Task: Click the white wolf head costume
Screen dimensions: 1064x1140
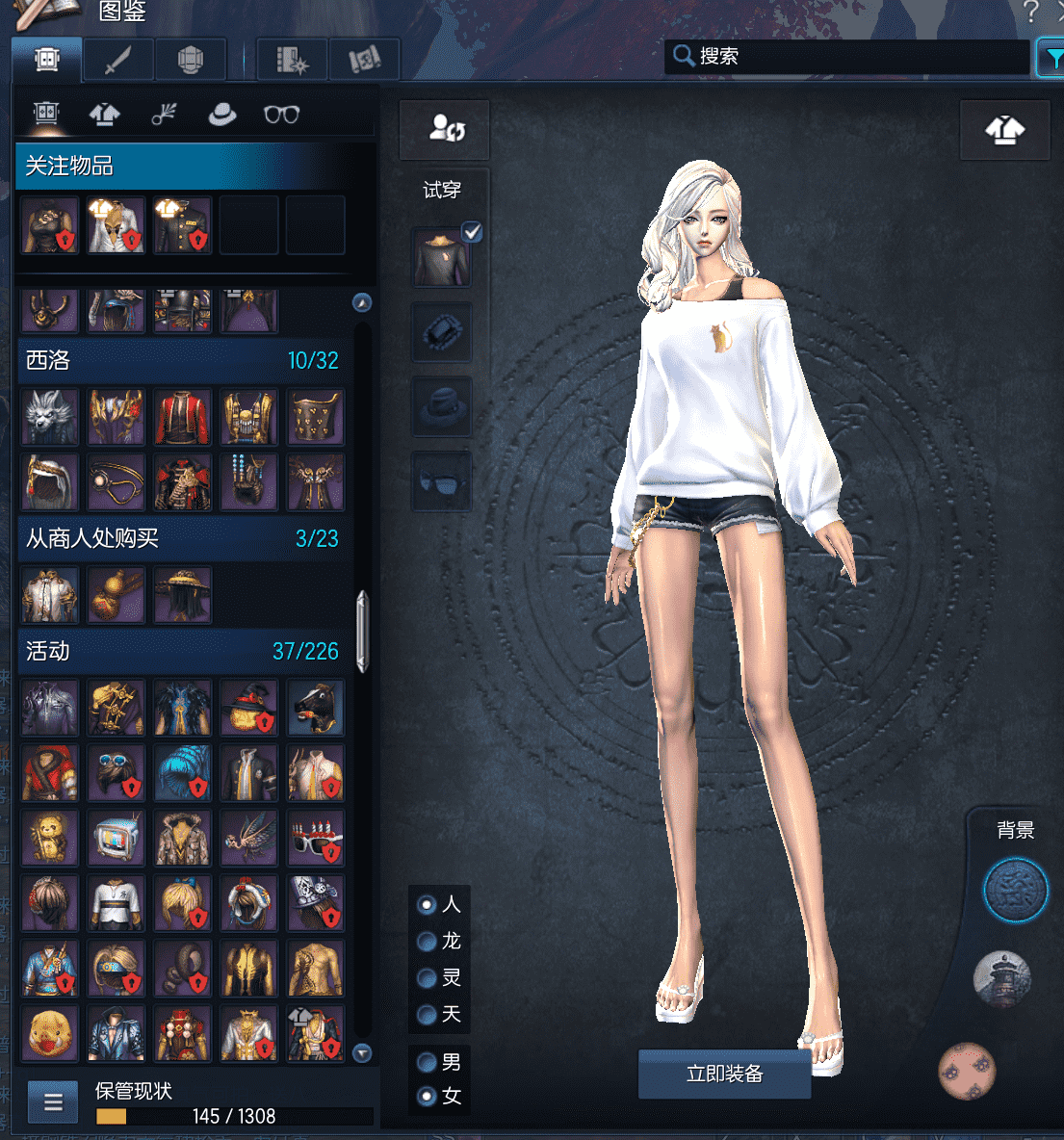Action: tap(50, 417)
